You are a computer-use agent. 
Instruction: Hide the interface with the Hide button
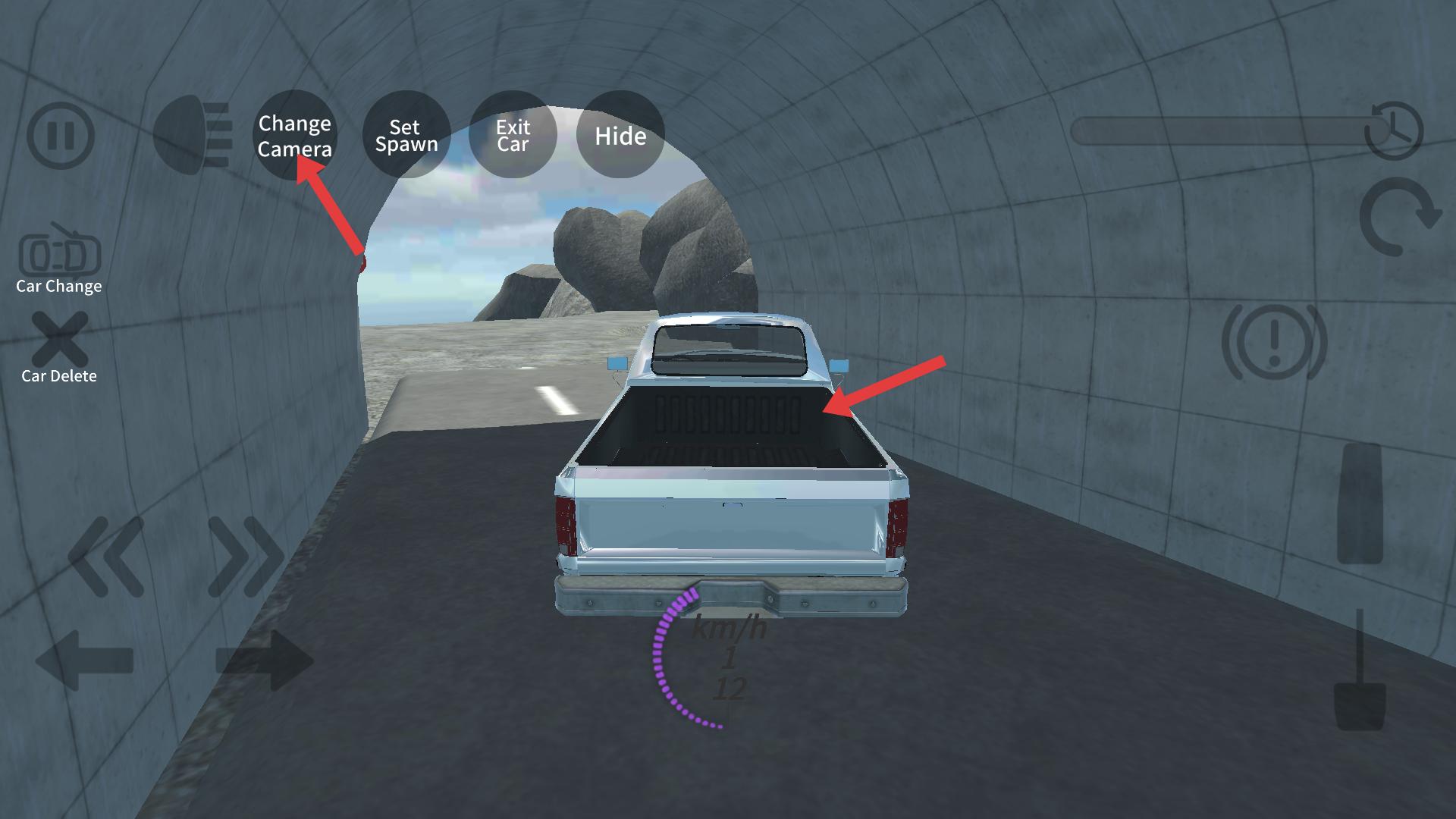click(620, 135)
